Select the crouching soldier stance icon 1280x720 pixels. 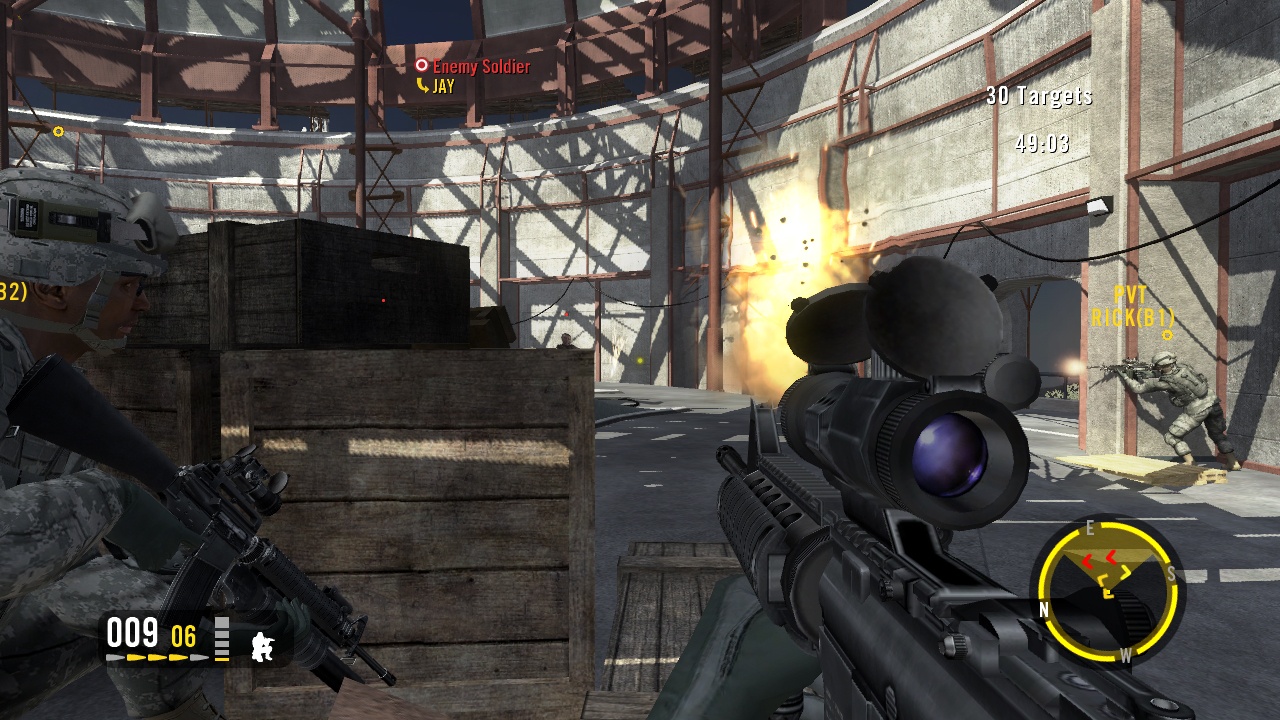click(262, 646)
